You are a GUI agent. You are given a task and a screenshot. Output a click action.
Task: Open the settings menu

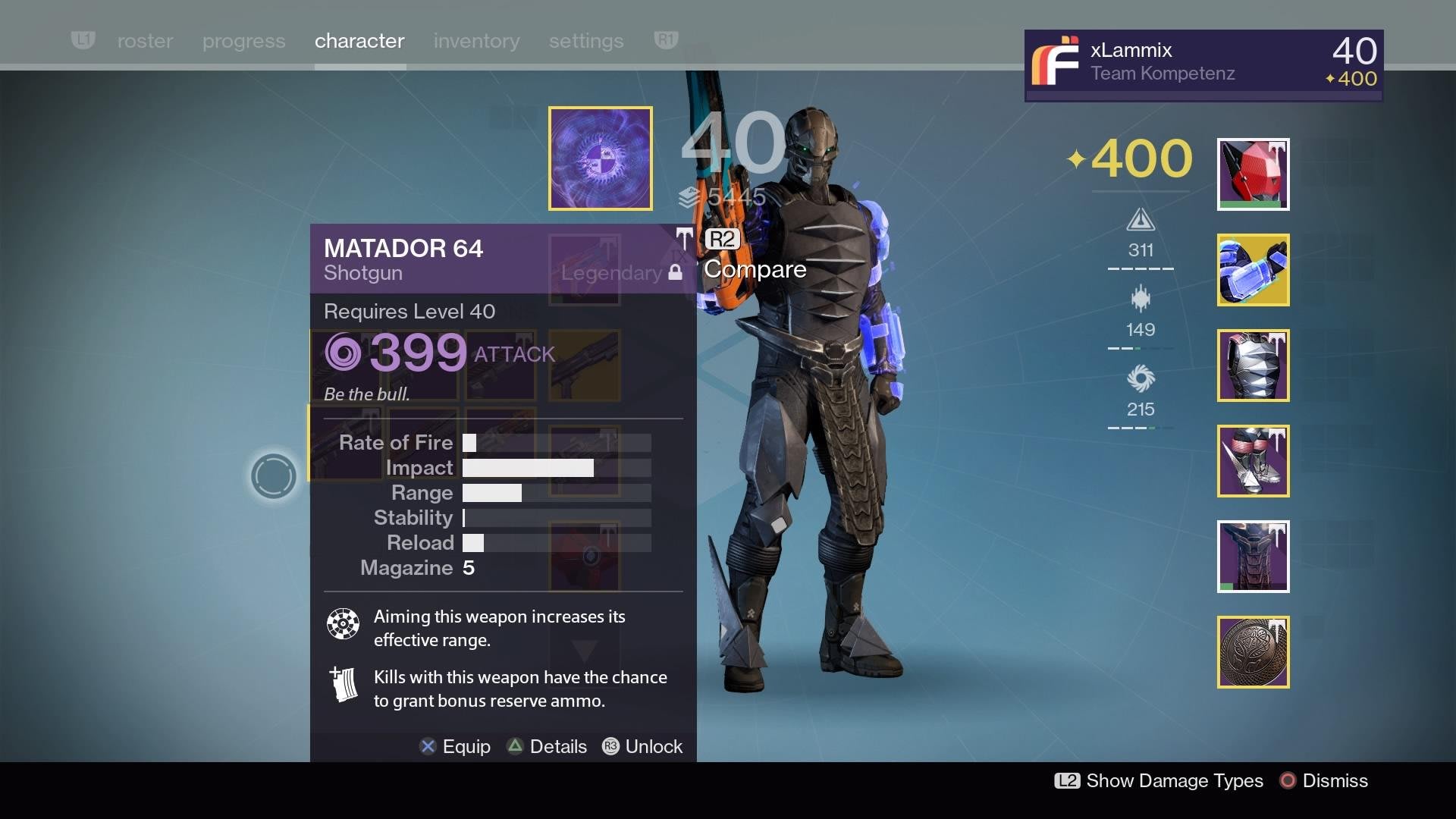tap(585, 41)
